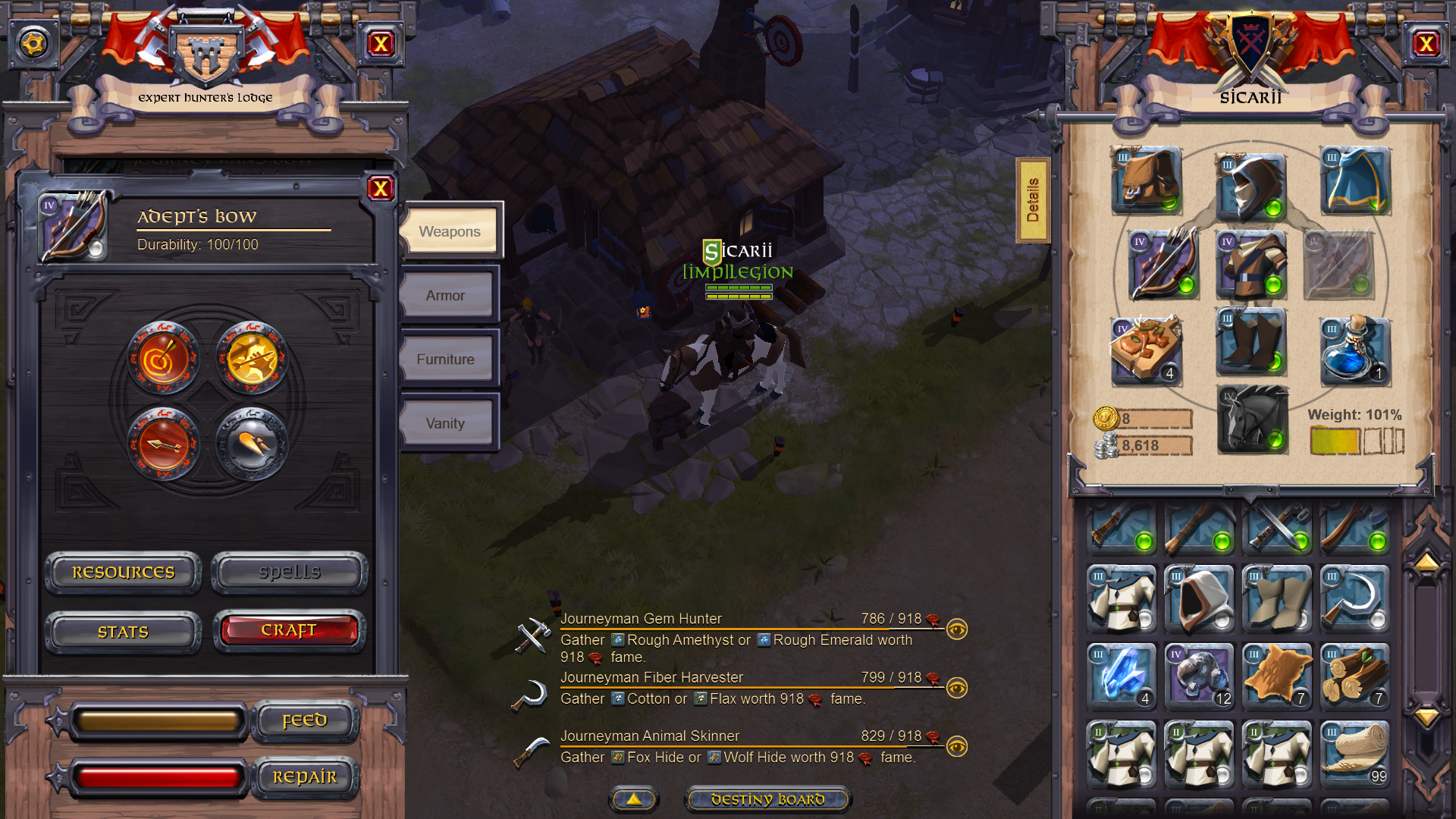Open the Destiny Board

coord(768,798)
